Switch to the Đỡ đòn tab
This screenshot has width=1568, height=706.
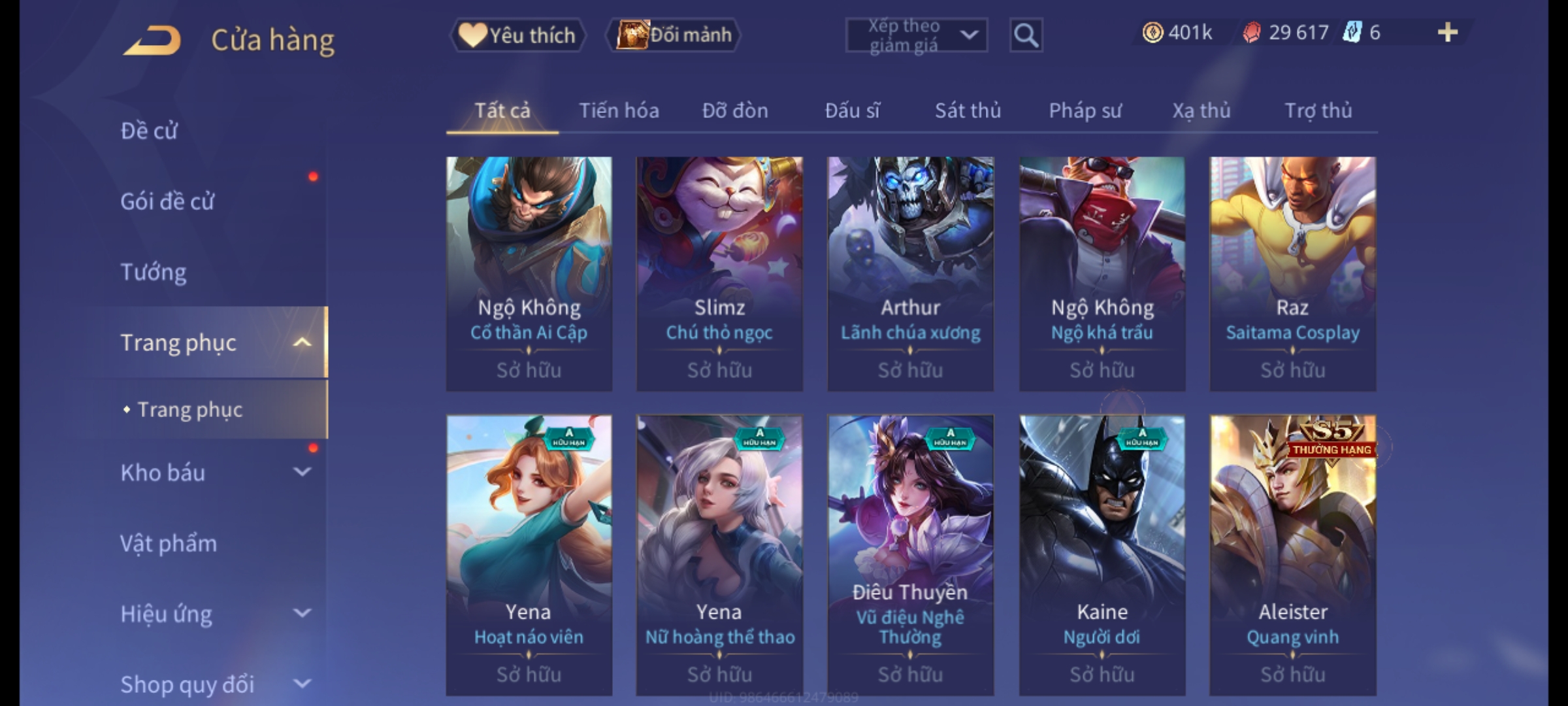click(735, 110)
